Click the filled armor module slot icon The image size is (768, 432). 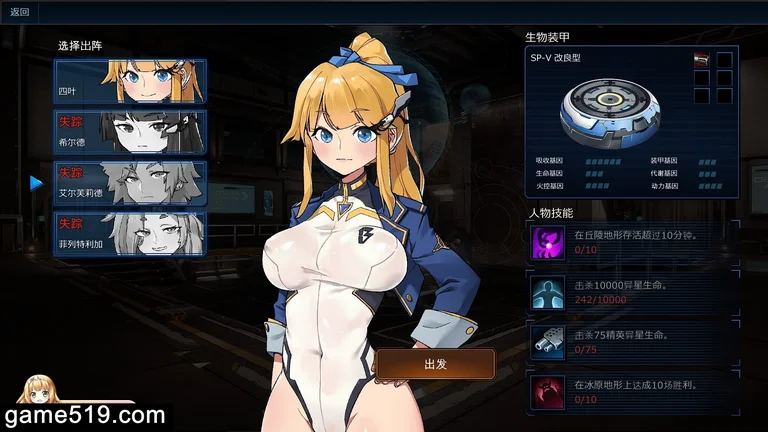[701, 60]
